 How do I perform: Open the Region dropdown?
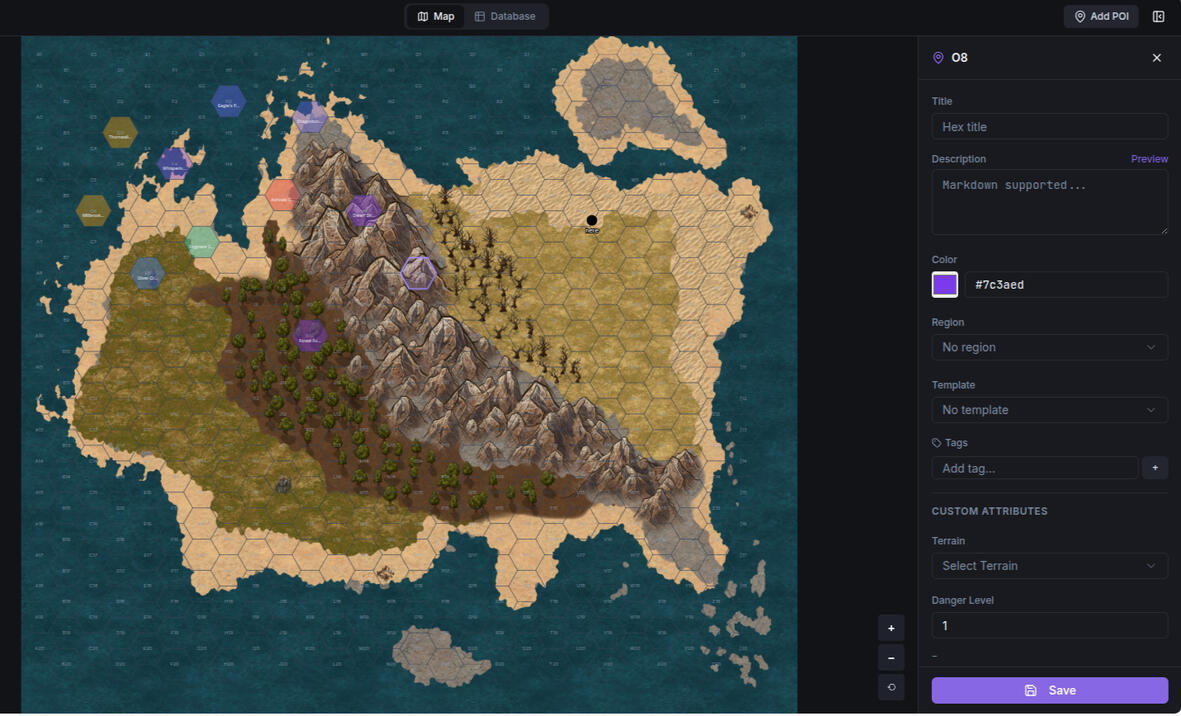point(1049,347)
